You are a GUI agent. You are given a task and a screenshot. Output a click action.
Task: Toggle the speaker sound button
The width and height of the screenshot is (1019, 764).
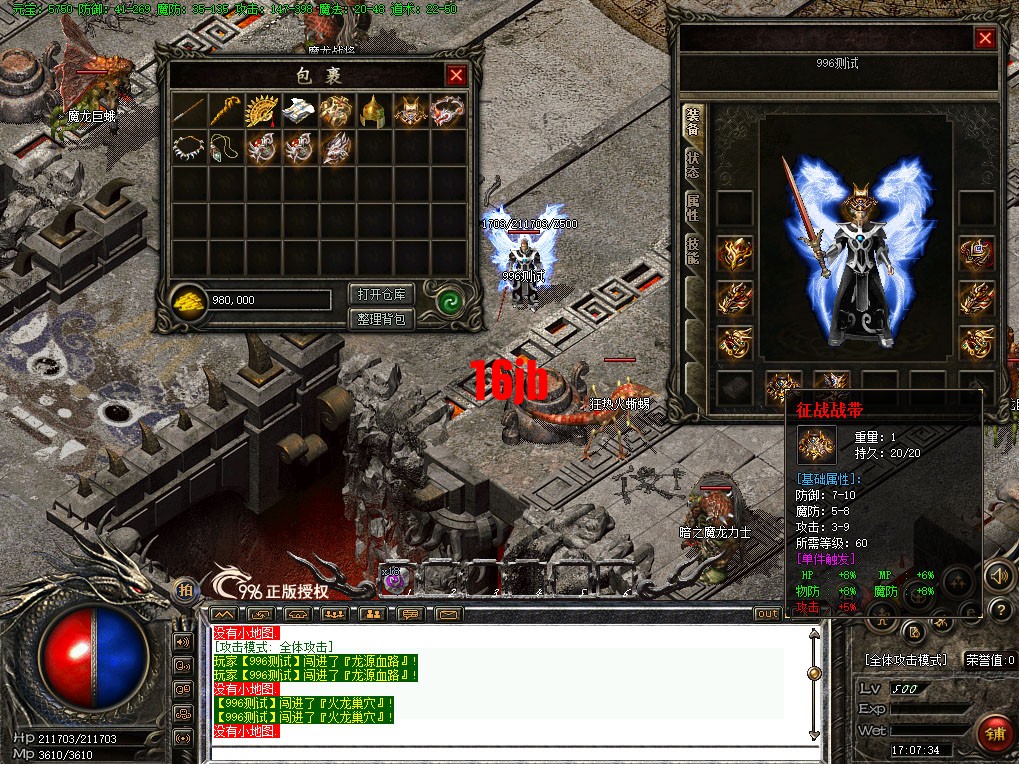pyautogui.click(x=998, y=576)
